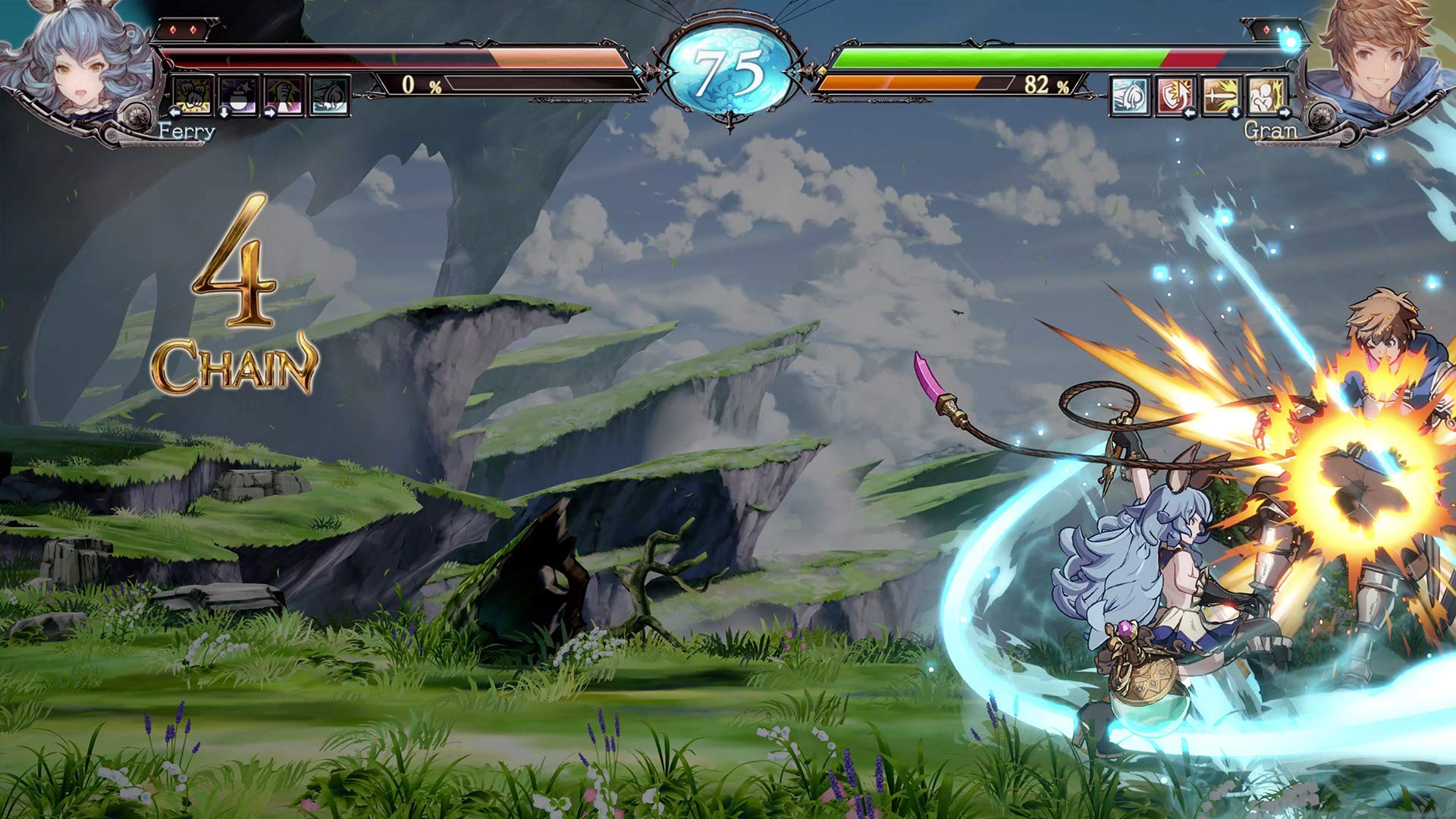The height and width of the screenshot is (819, 1456).
Task: Click the down arrow under Ferry's bomb skill
Action: (x=224, y=114)
